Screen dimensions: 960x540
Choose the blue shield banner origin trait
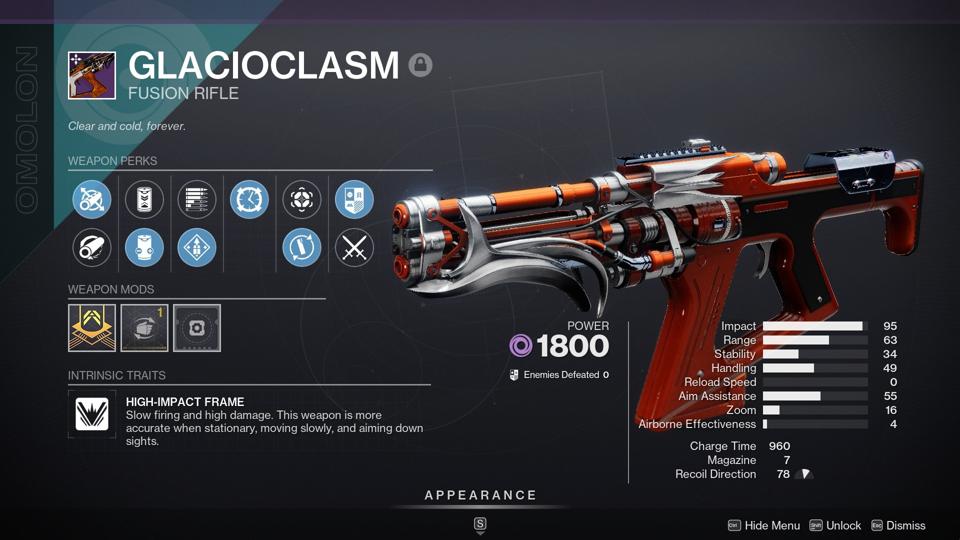click(354, 200)
